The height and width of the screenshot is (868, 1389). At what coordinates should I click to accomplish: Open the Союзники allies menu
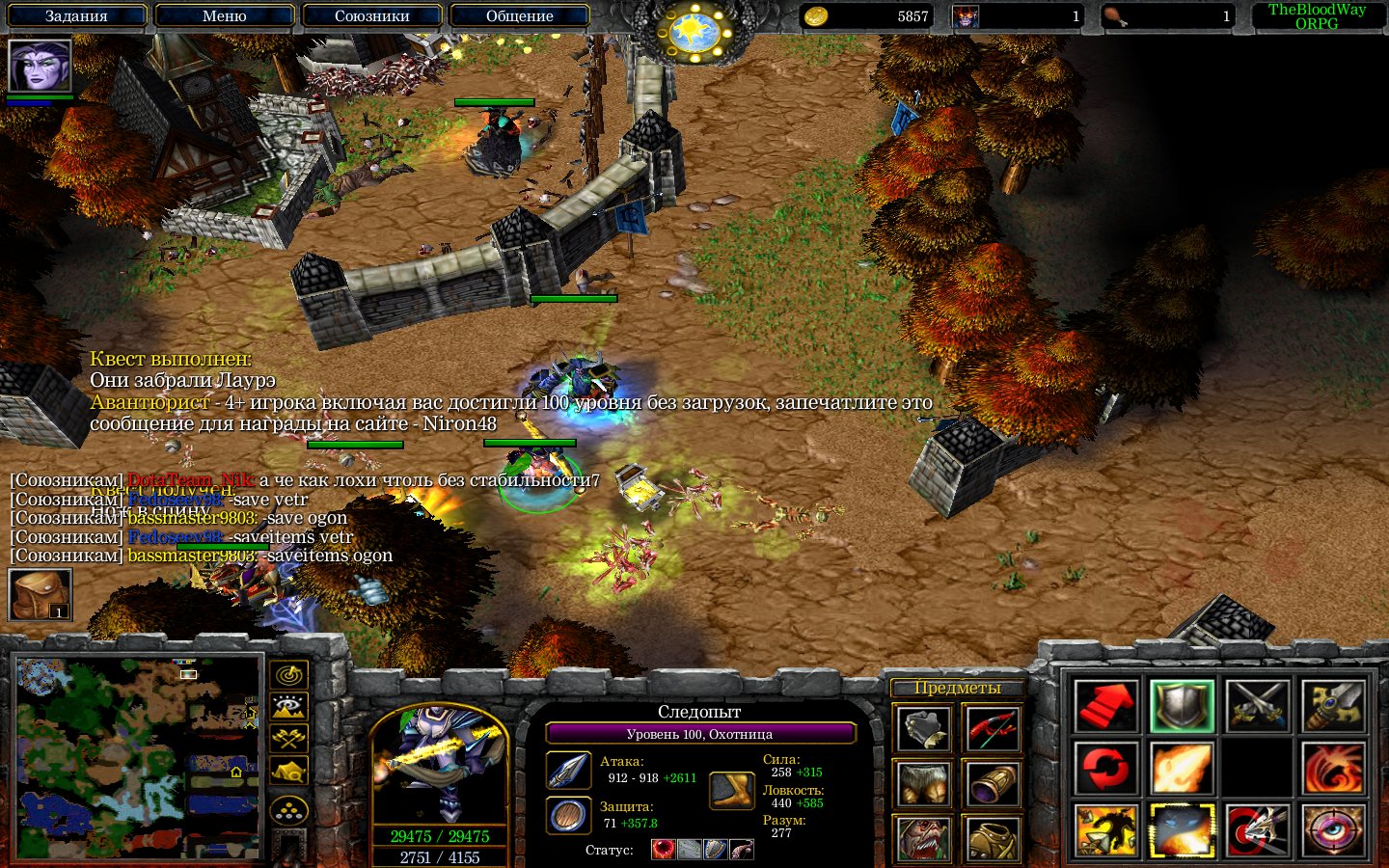tap(371, 15)
